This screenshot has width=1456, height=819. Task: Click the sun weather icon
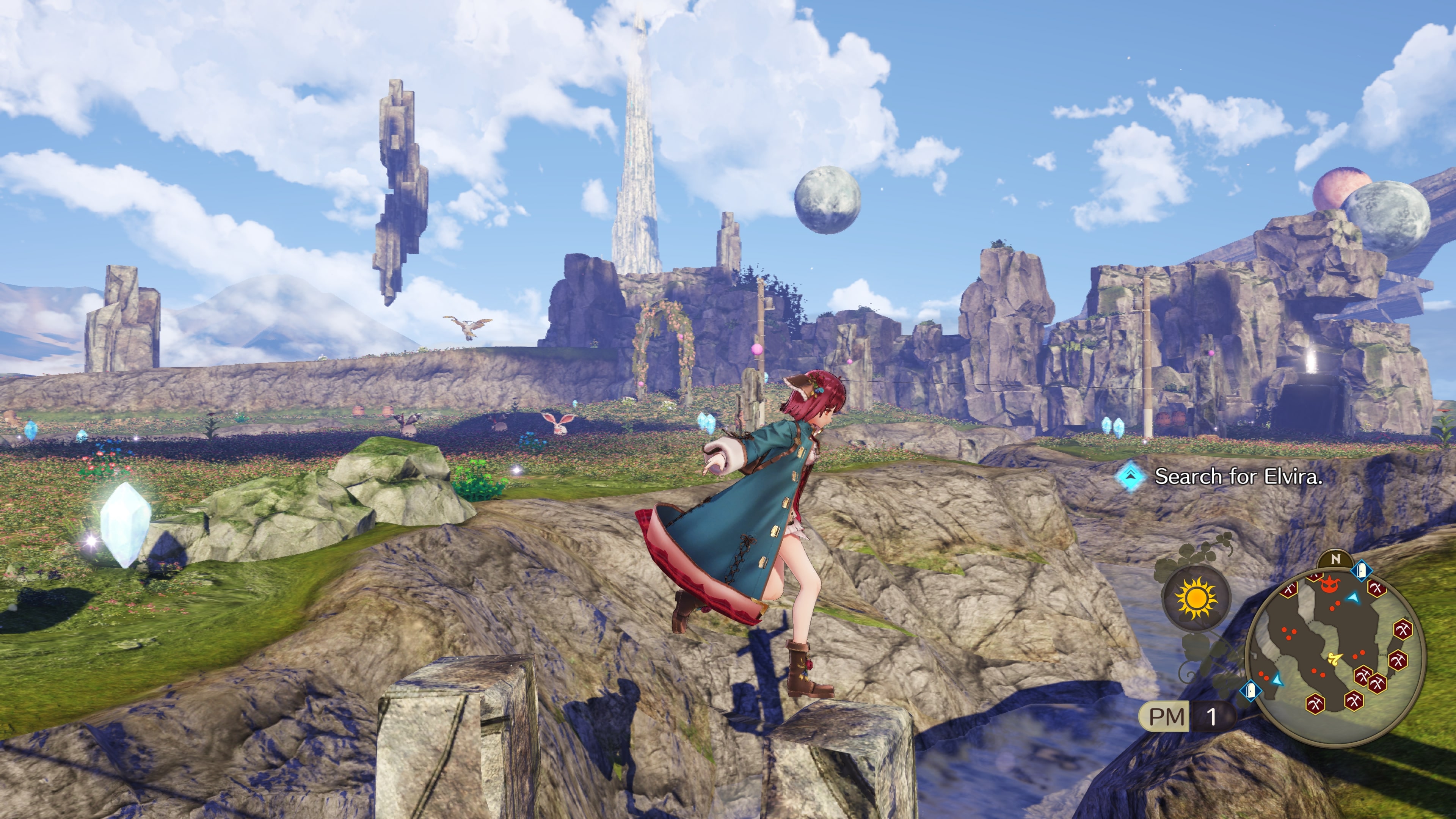(1196, 598)
